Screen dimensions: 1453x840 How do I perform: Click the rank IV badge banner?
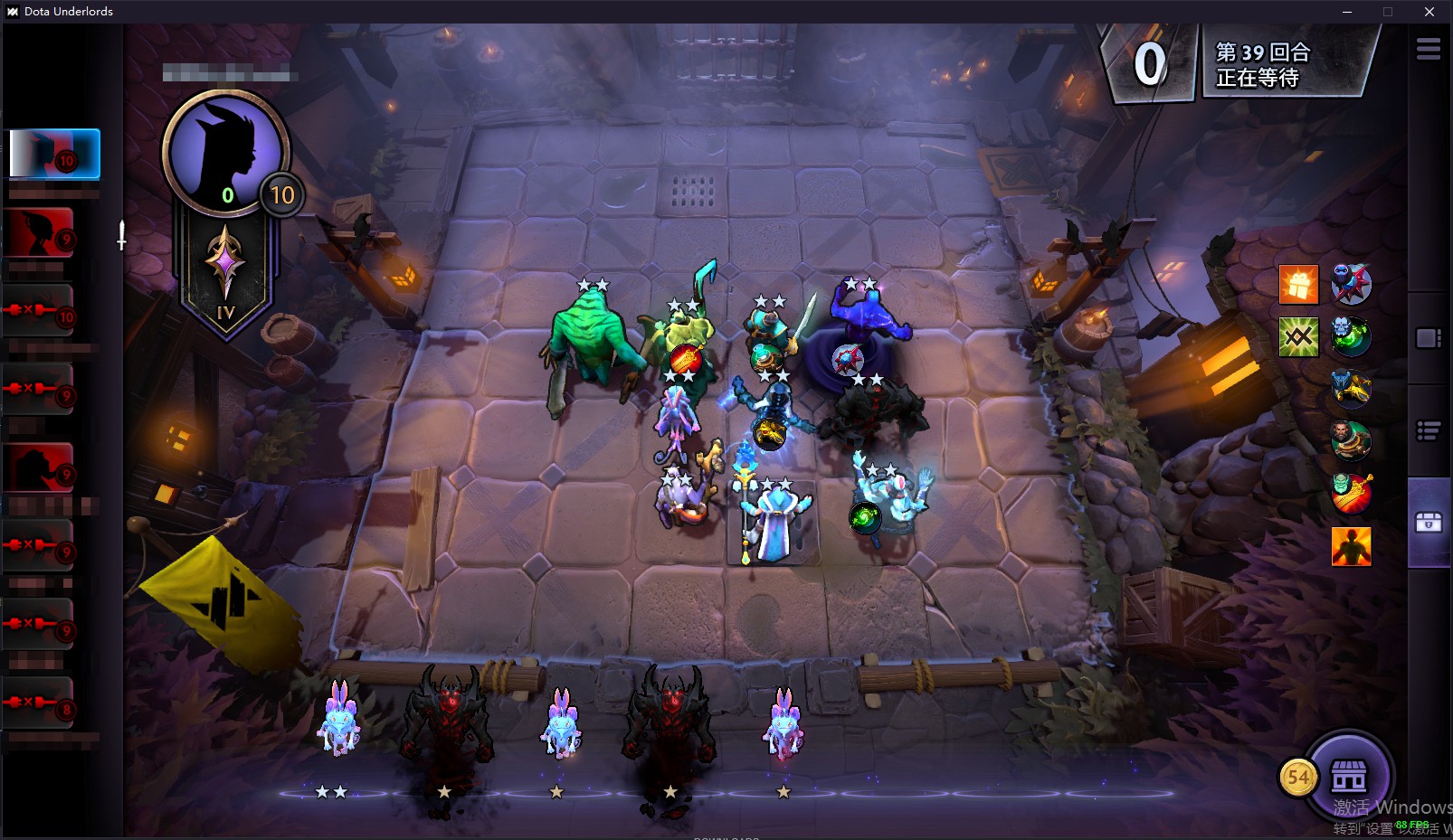click(225, 271)
